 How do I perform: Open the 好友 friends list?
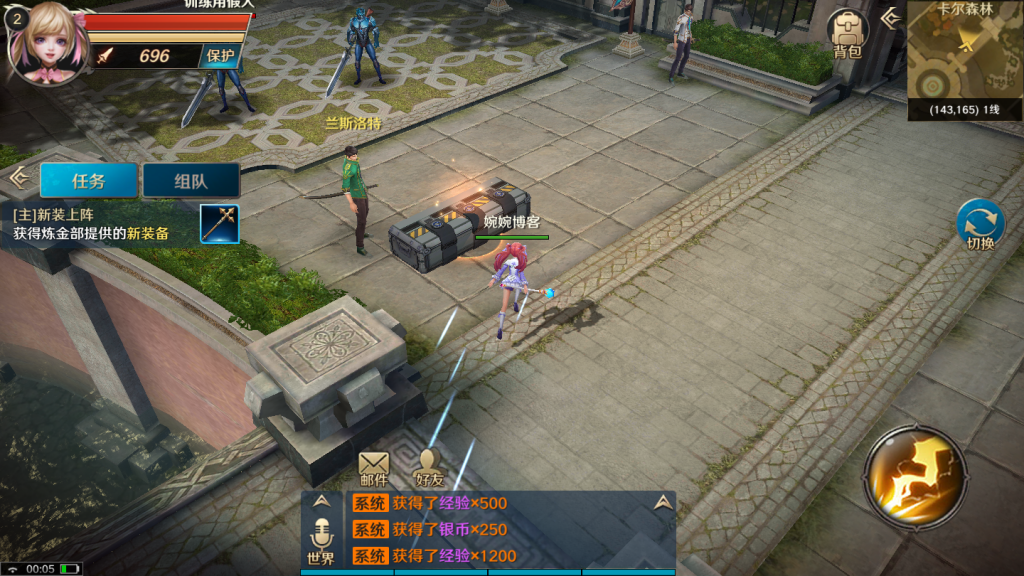click(429, 467)
